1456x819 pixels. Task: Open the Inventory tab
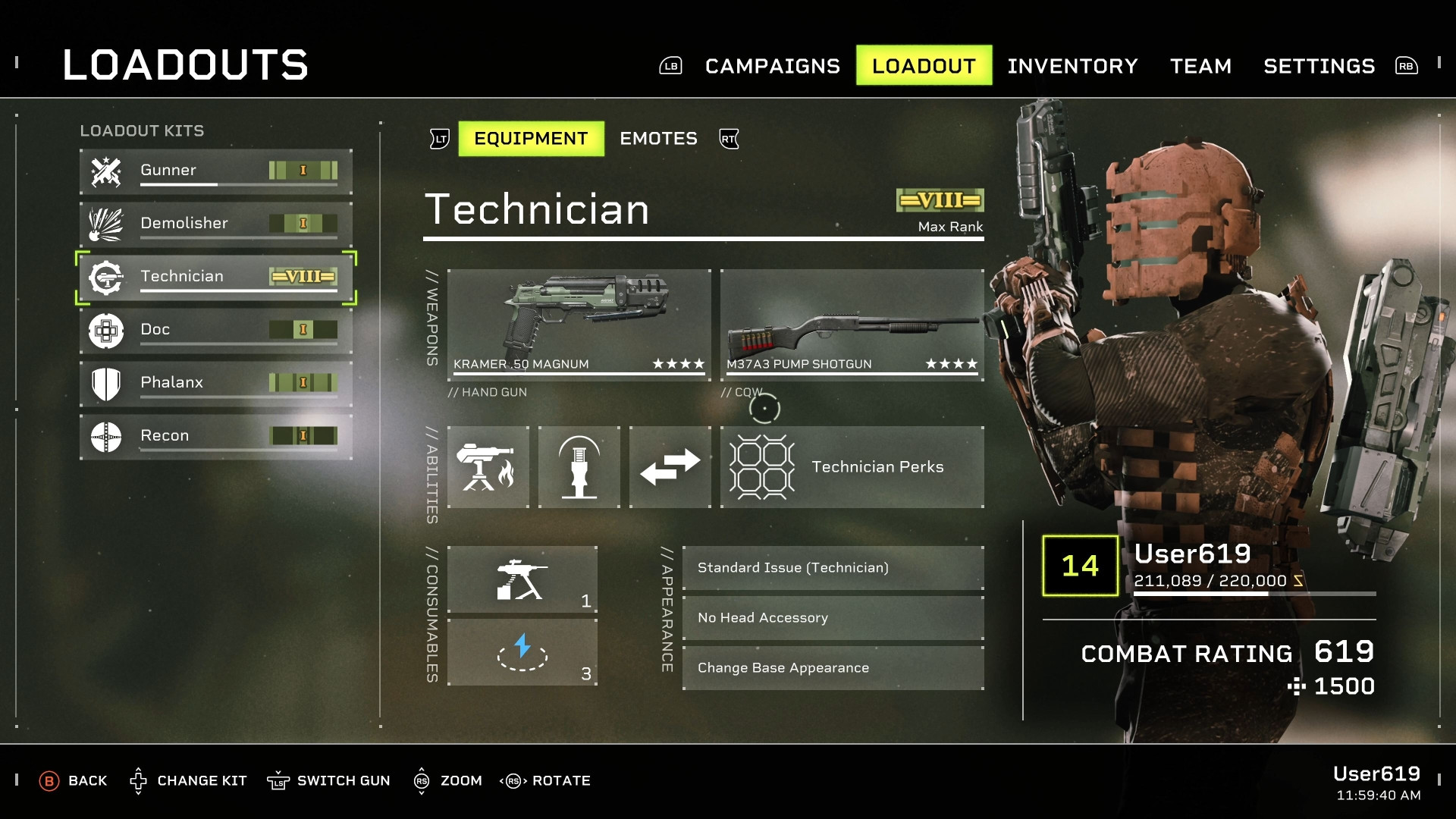tap(1072, 66)
